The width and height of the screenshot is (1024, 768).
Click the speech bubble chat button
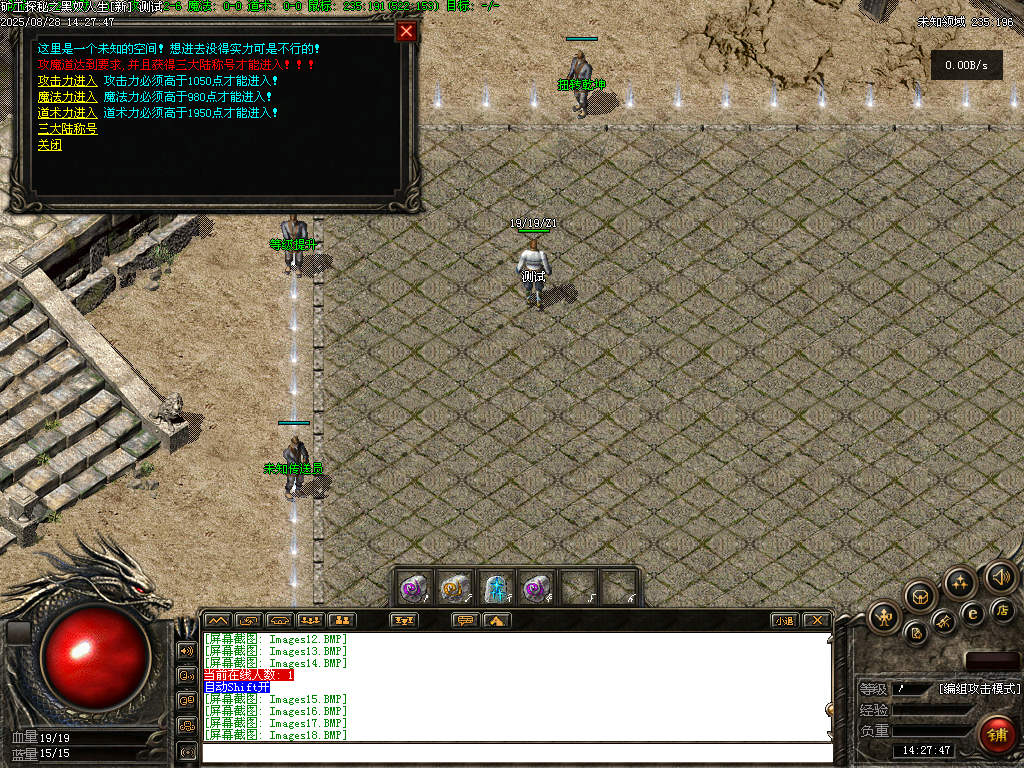point(465,620)
